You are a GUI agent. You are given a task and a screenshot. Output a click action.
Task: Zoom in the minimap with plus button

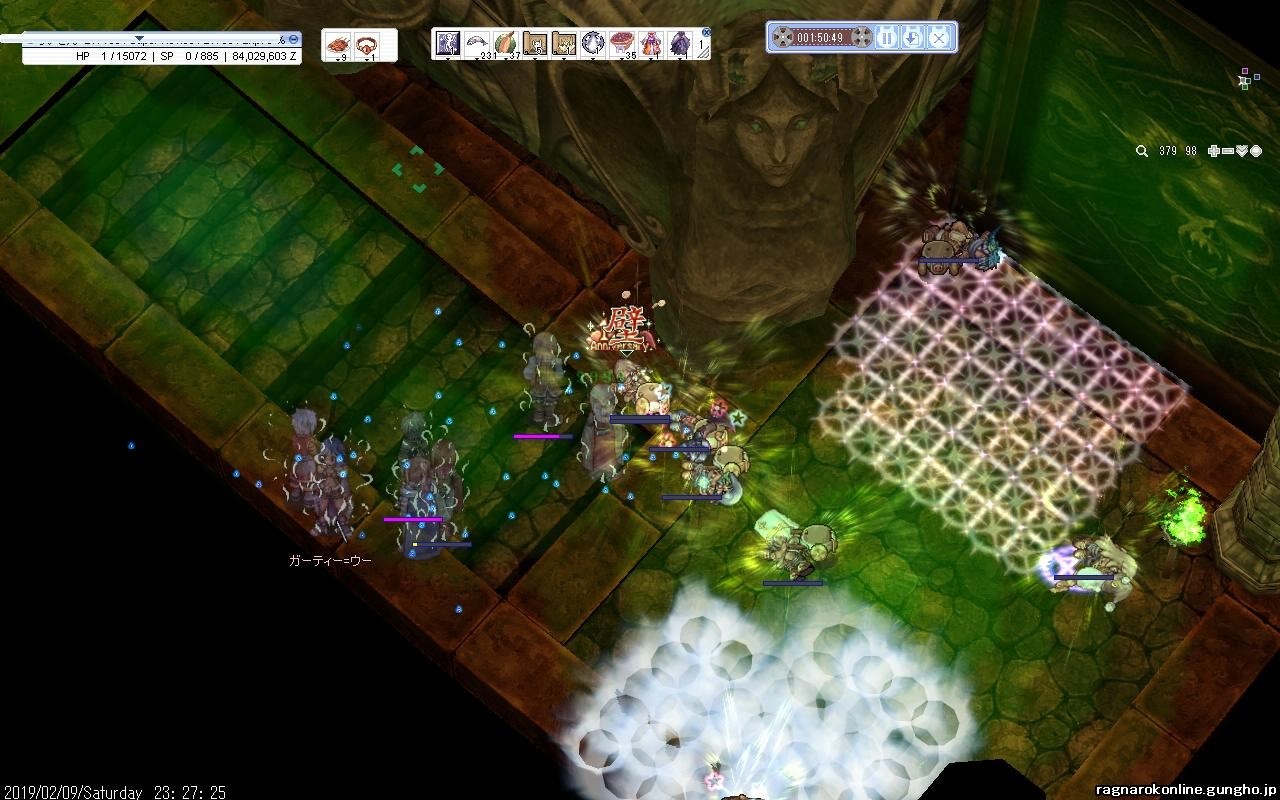click(x=1213, y=151)
